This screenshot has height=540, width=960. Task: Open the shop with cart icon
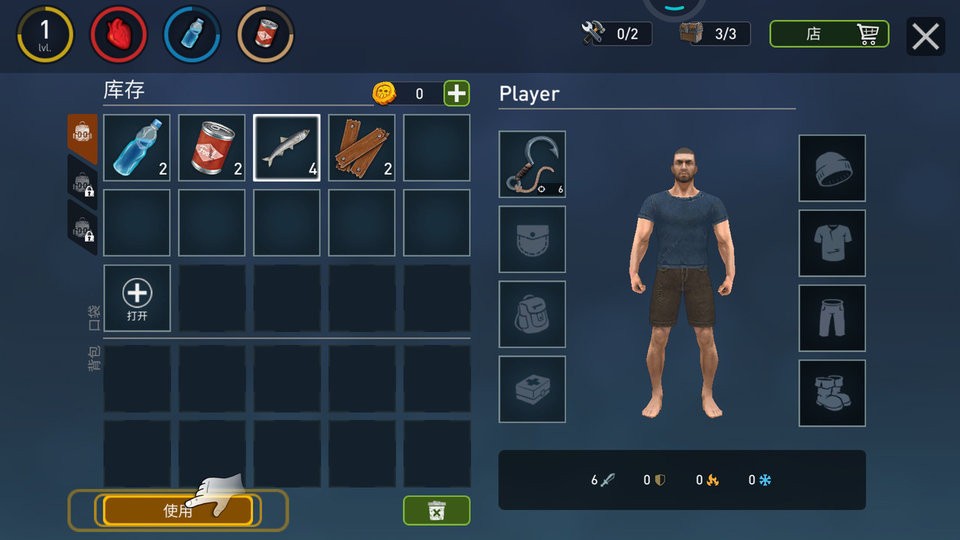pyautogui.click(x=829, y=34)
